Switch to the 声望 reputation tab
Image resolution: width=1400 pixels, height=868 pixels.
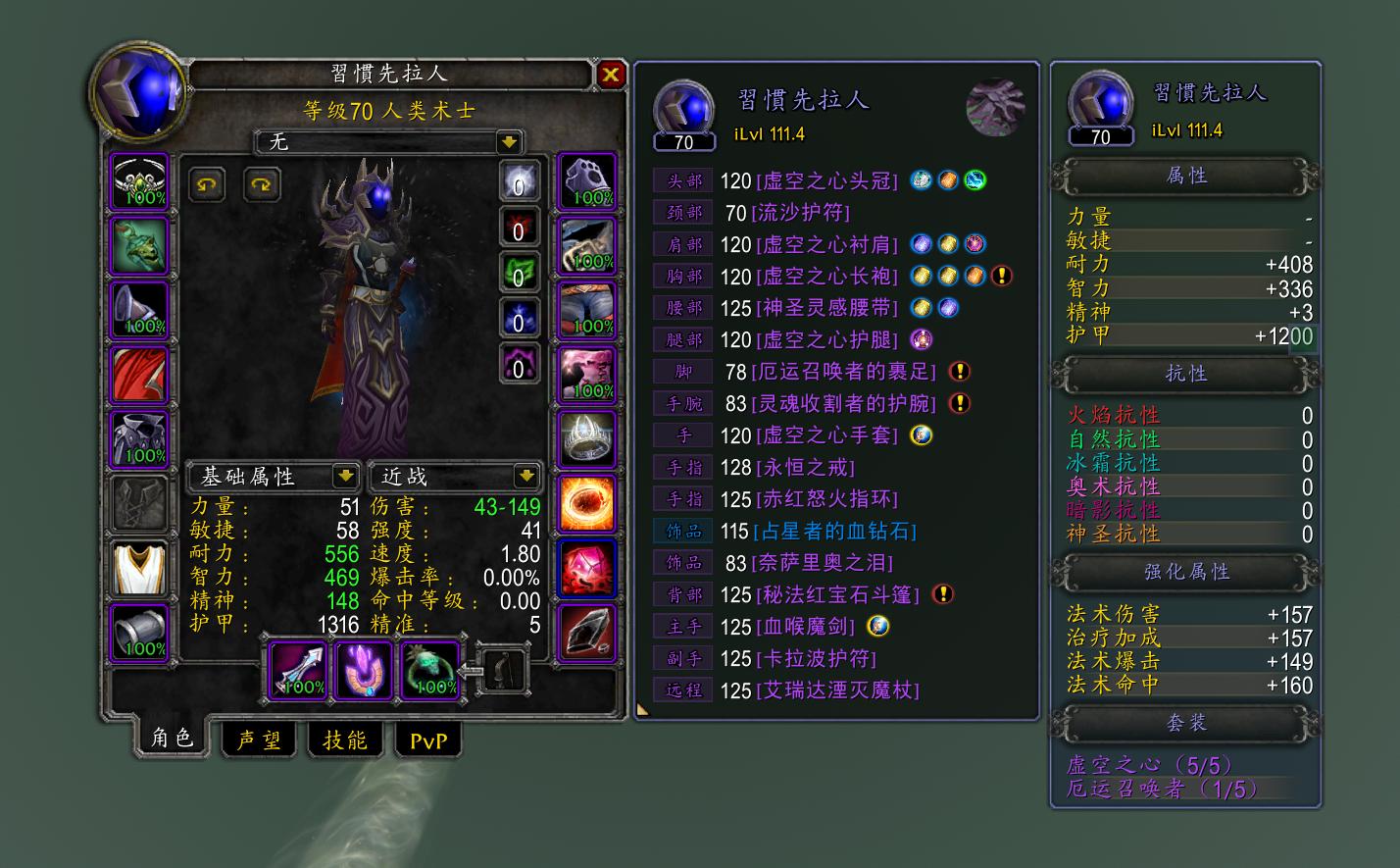point(260,740)
